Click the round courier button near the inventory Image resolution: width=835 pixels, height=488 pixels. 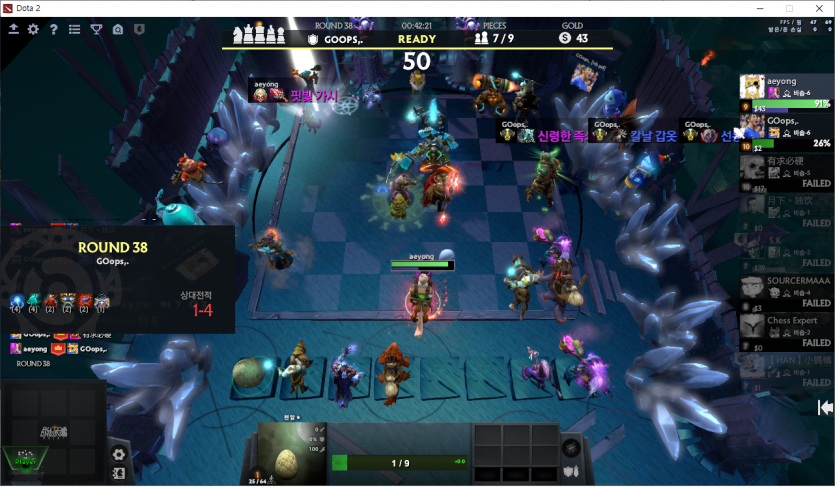(x=572, y=447)
